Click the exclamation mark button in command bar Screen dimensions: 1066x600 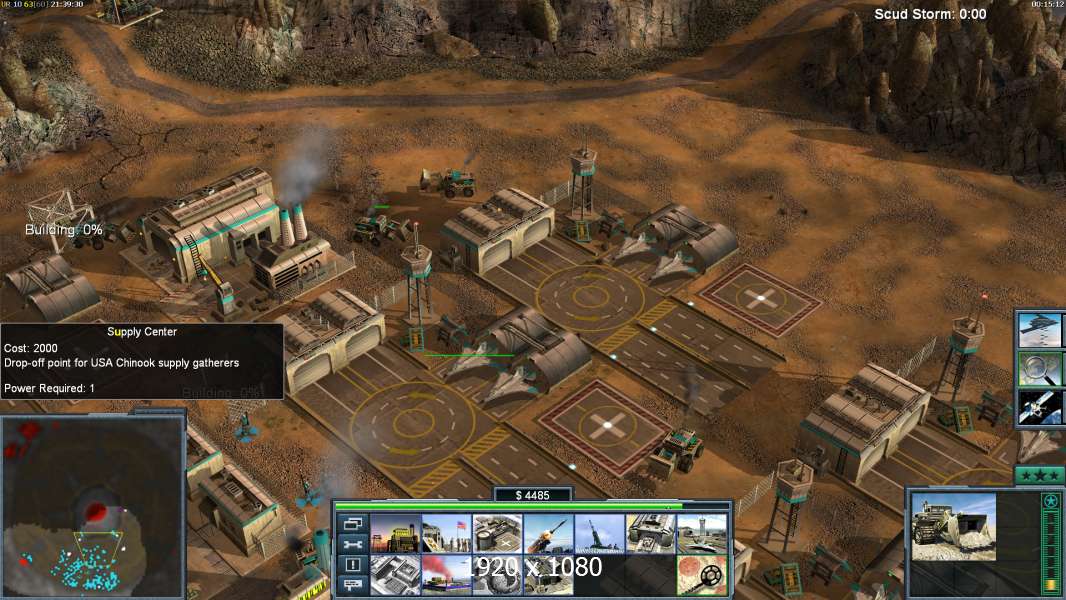coord(352,565)
